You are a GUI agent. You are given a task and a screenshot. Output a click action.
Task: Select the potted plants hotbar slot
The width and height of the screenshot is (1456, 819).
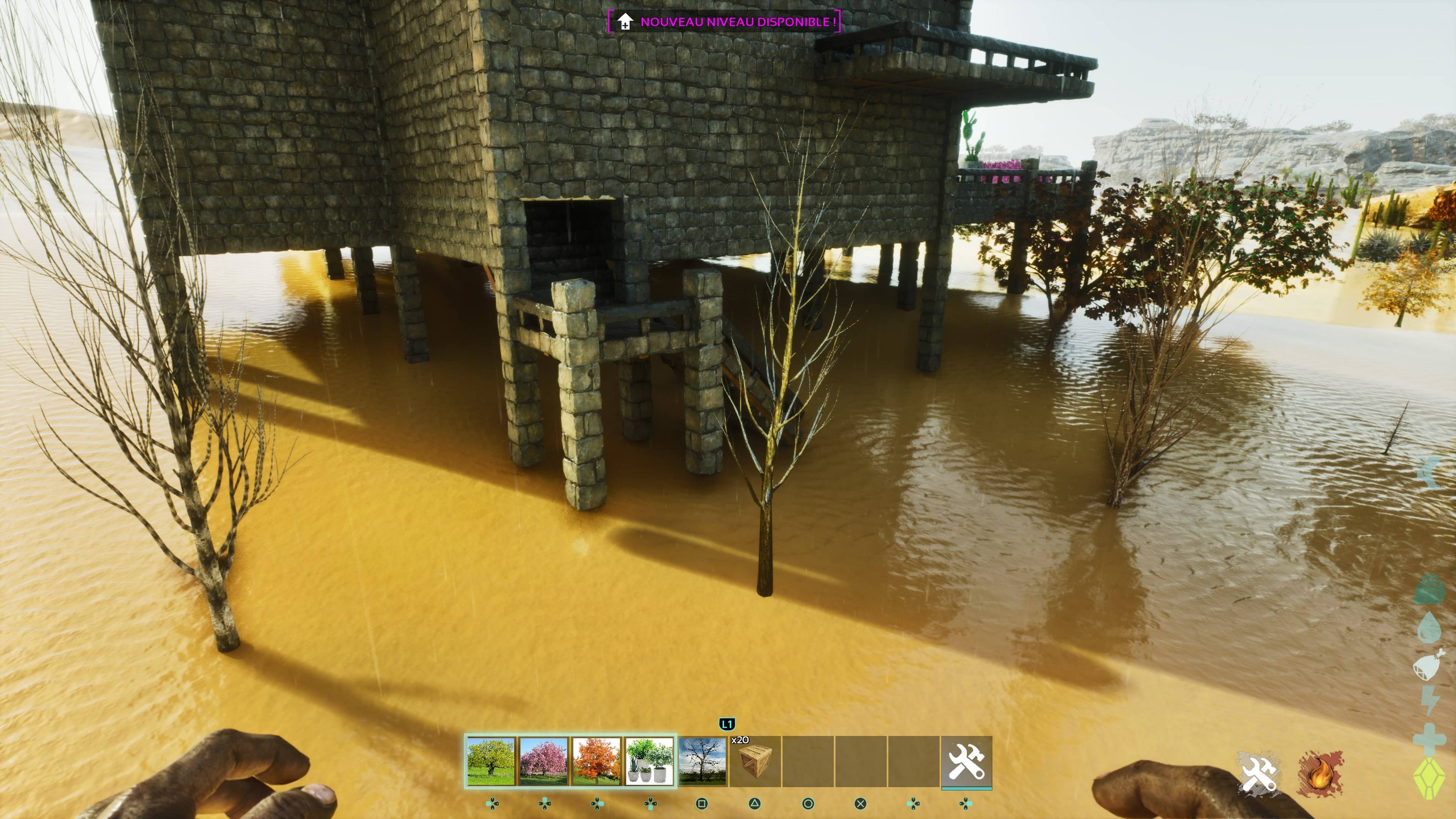pyautogui.click(x=649, y=761)
